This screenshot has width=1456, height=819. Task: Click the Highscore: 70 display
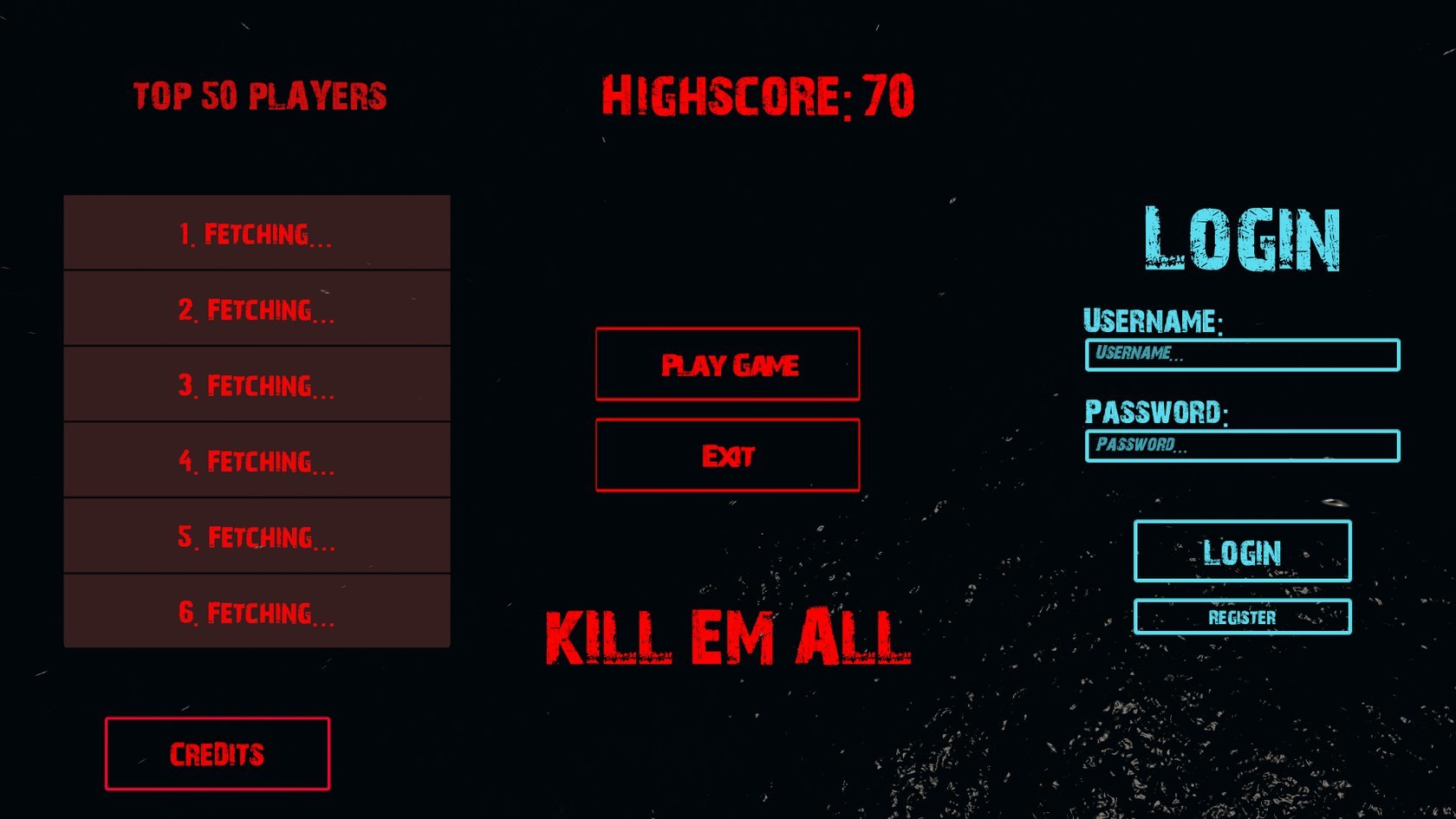[x=758, y=95]
